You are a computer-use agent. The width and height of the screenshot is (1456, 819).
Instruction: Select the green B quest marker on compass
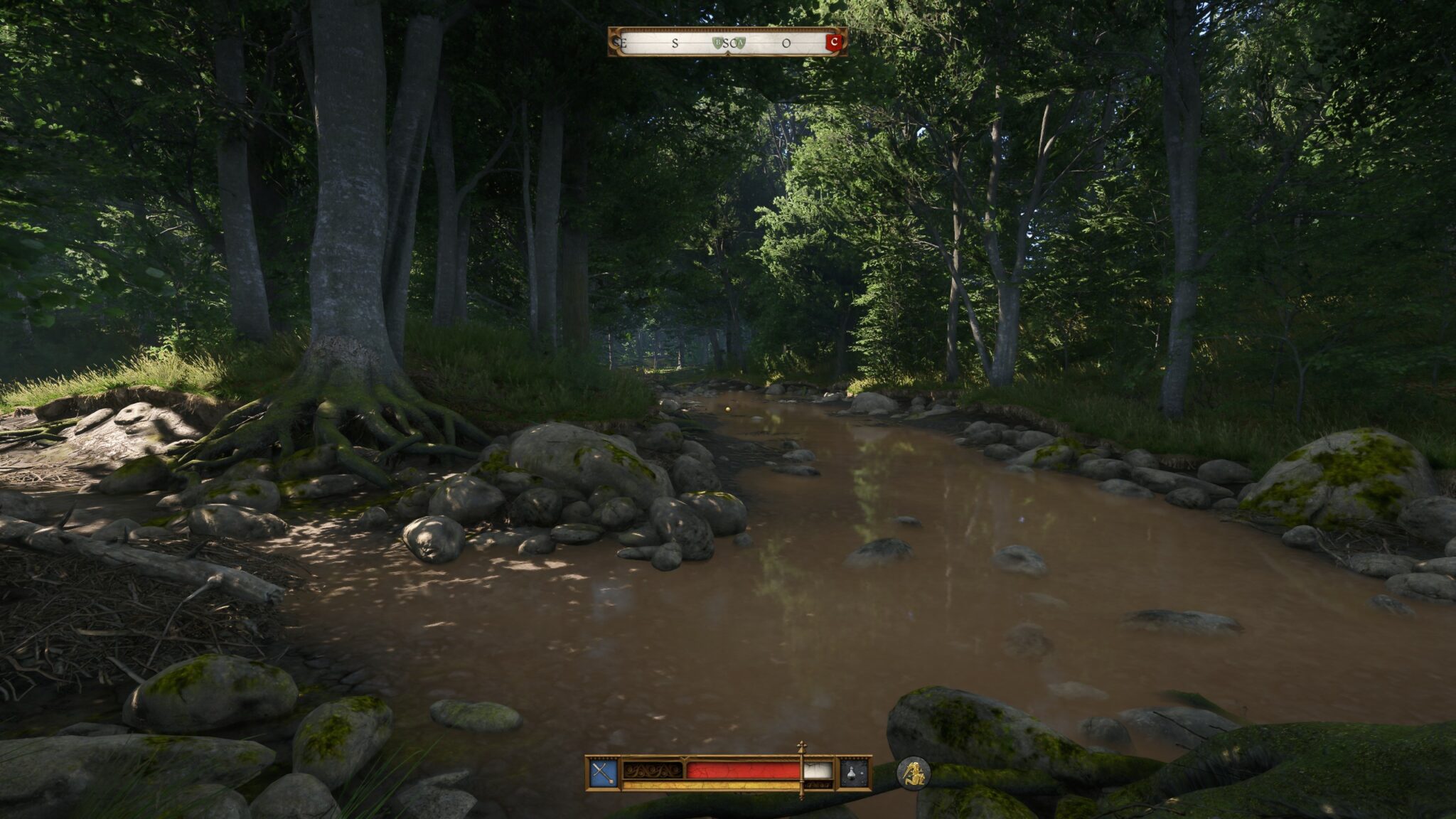click(718, 43)
